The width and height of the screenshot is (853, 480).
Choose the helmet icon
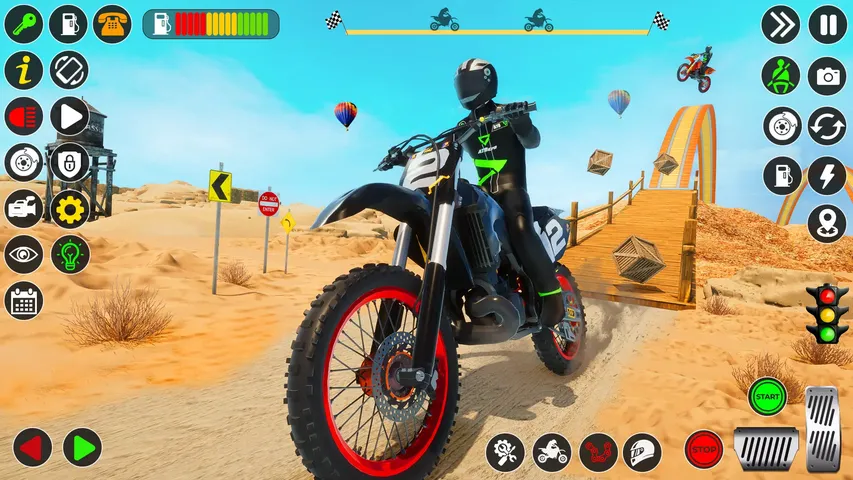coord(642,452)
